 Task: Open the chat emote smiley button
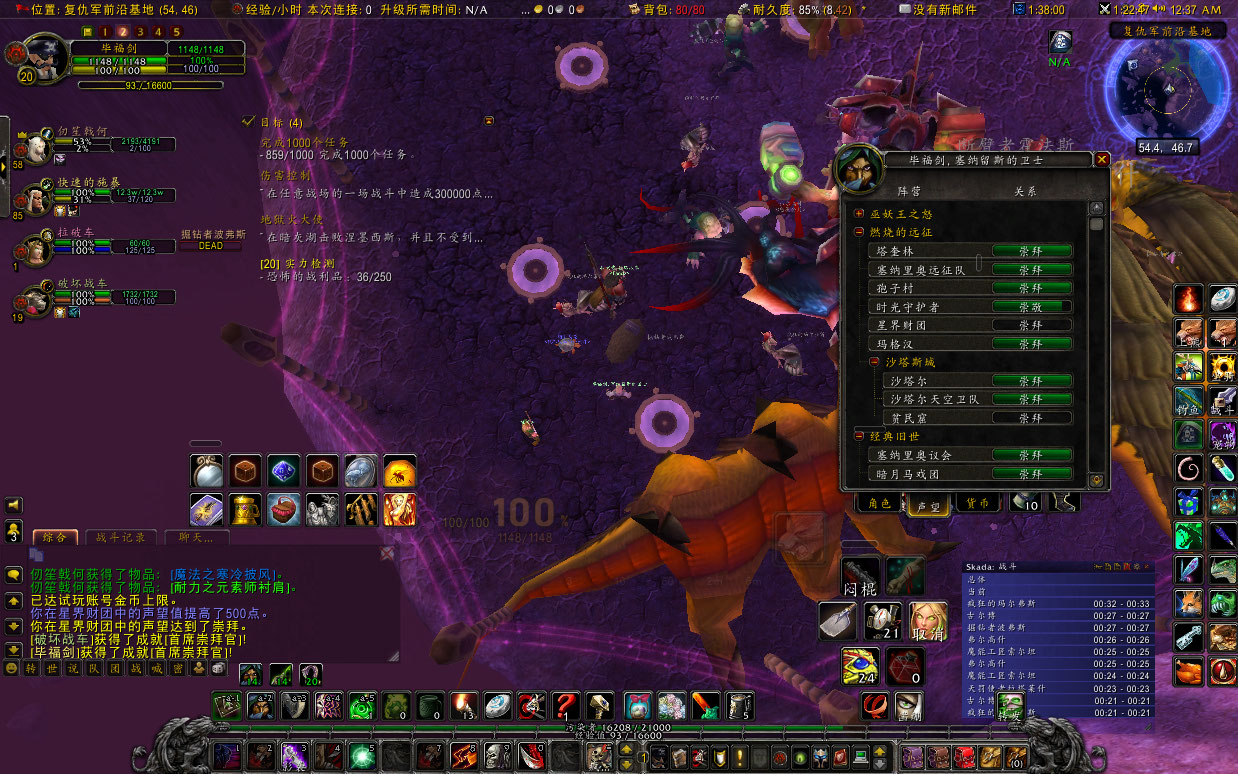point(12,667)
